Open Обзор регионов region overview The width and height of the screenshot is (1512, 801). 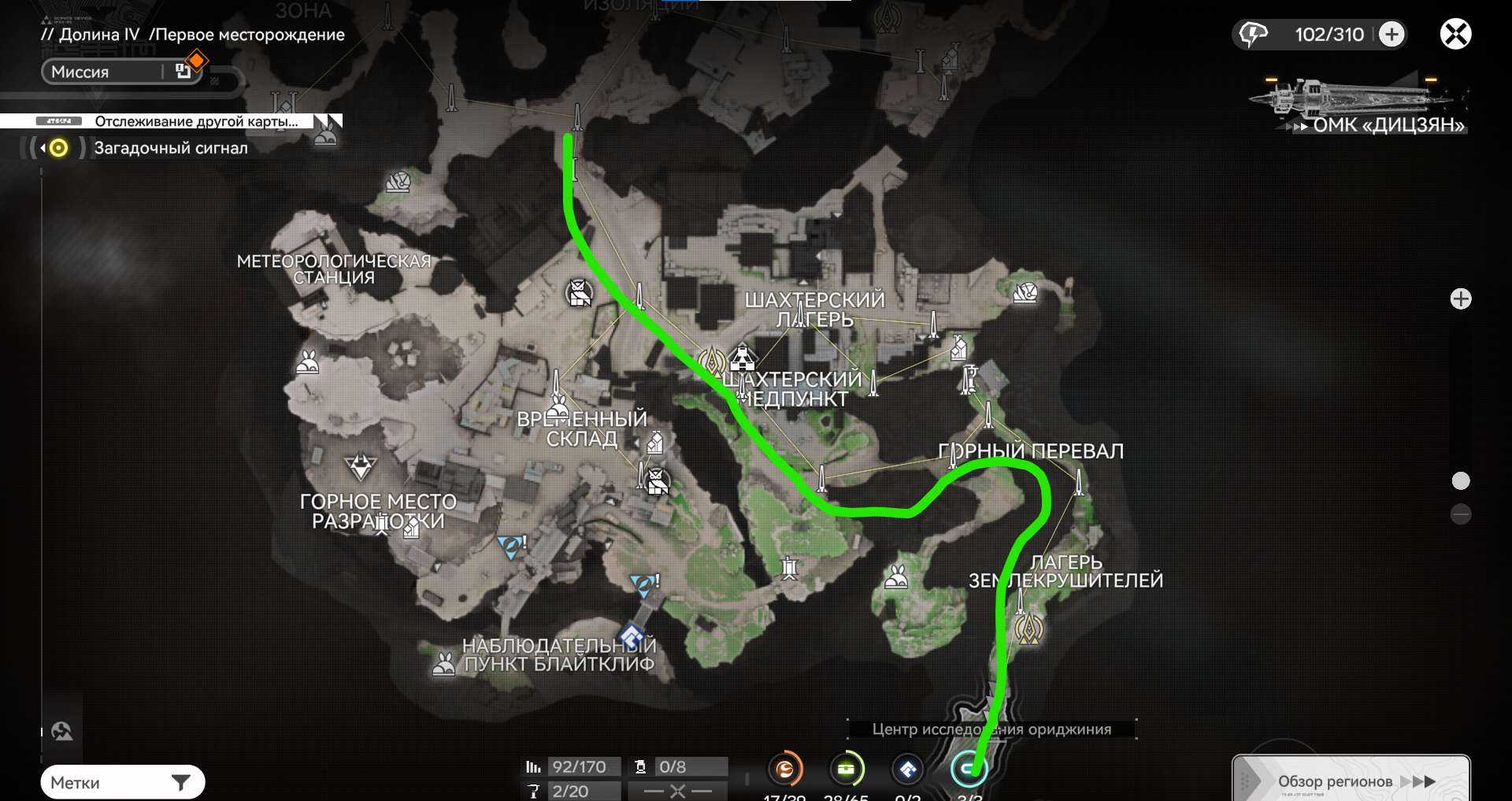point(1350,781)
